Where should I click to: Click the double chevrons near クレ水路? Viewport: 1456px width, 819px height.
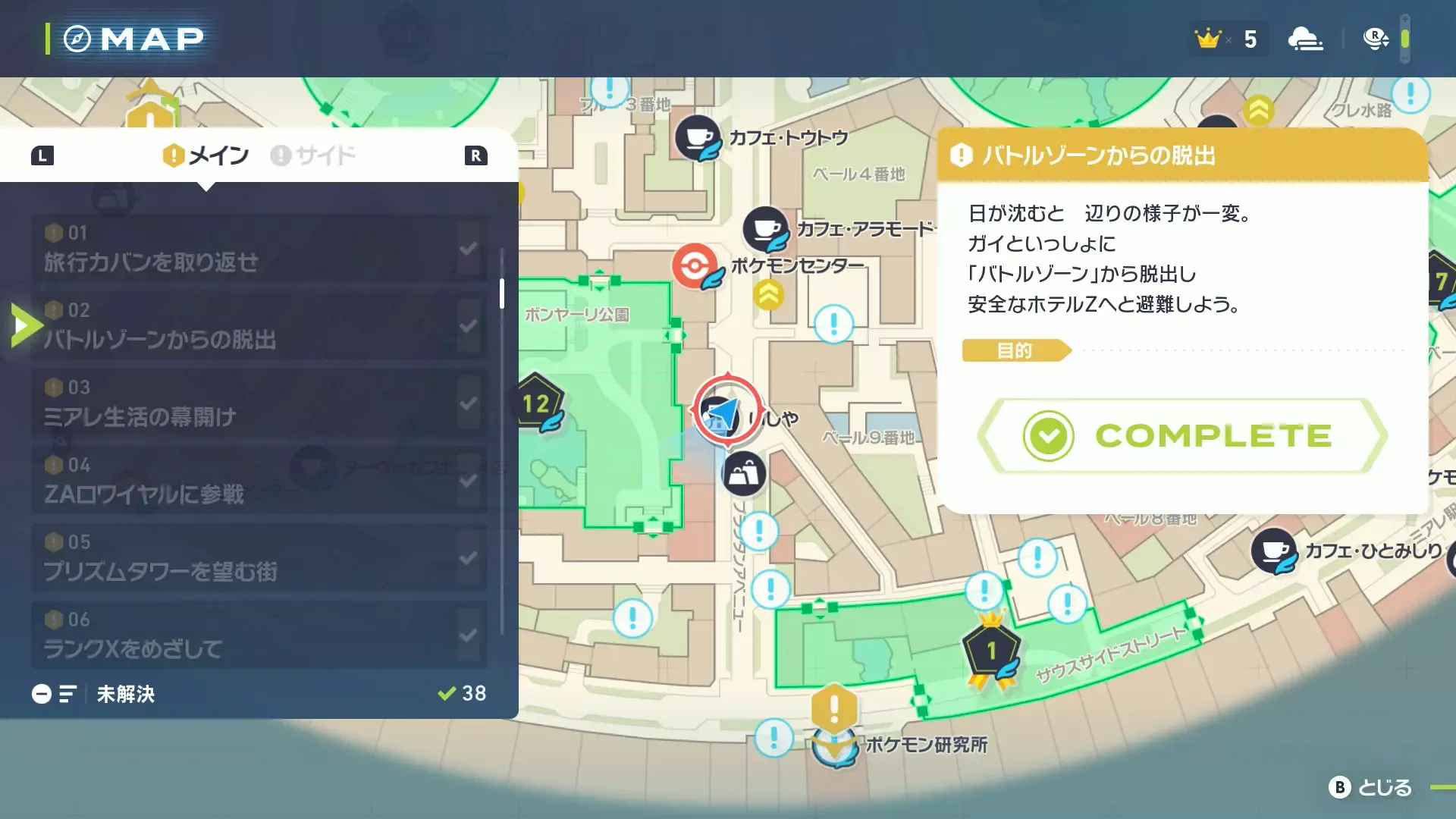pyautogui.click(x=1258, y=110)
